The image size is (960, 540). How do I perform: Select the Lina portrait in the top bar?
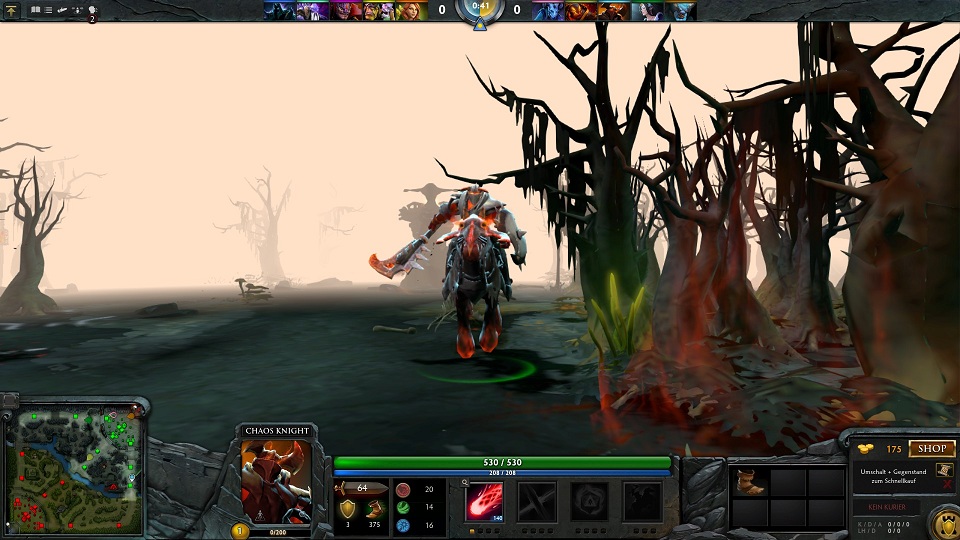409,11
